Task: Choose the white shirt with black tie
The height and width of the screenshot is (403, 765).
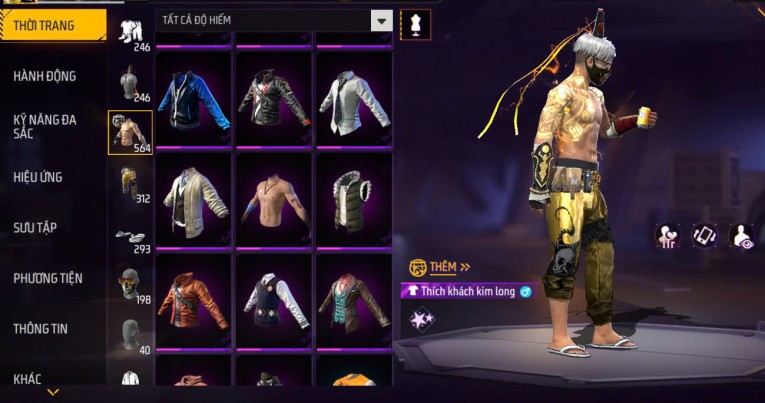Action: (354, 98)
